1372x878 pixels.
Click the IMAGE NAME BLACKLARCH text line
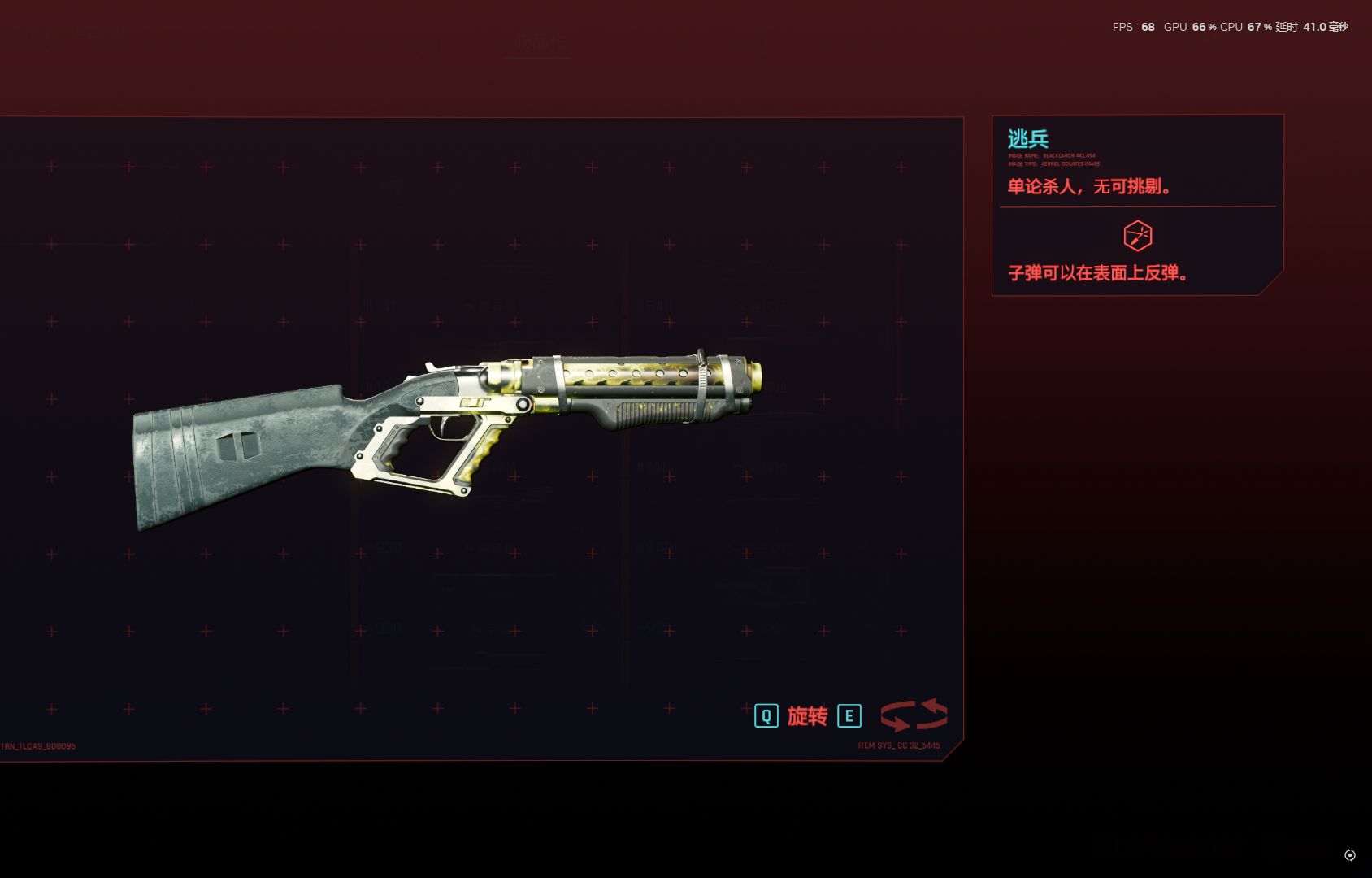pos(1052,155)
